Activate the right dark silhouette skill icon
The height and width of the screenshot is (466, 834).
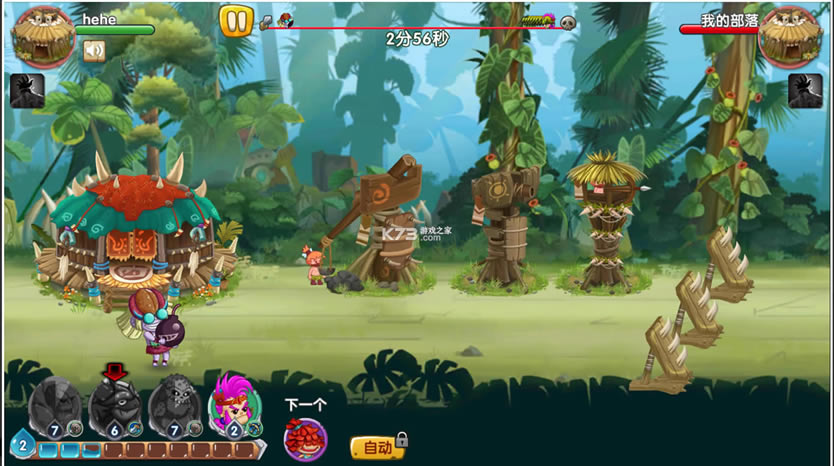[805, 91]
